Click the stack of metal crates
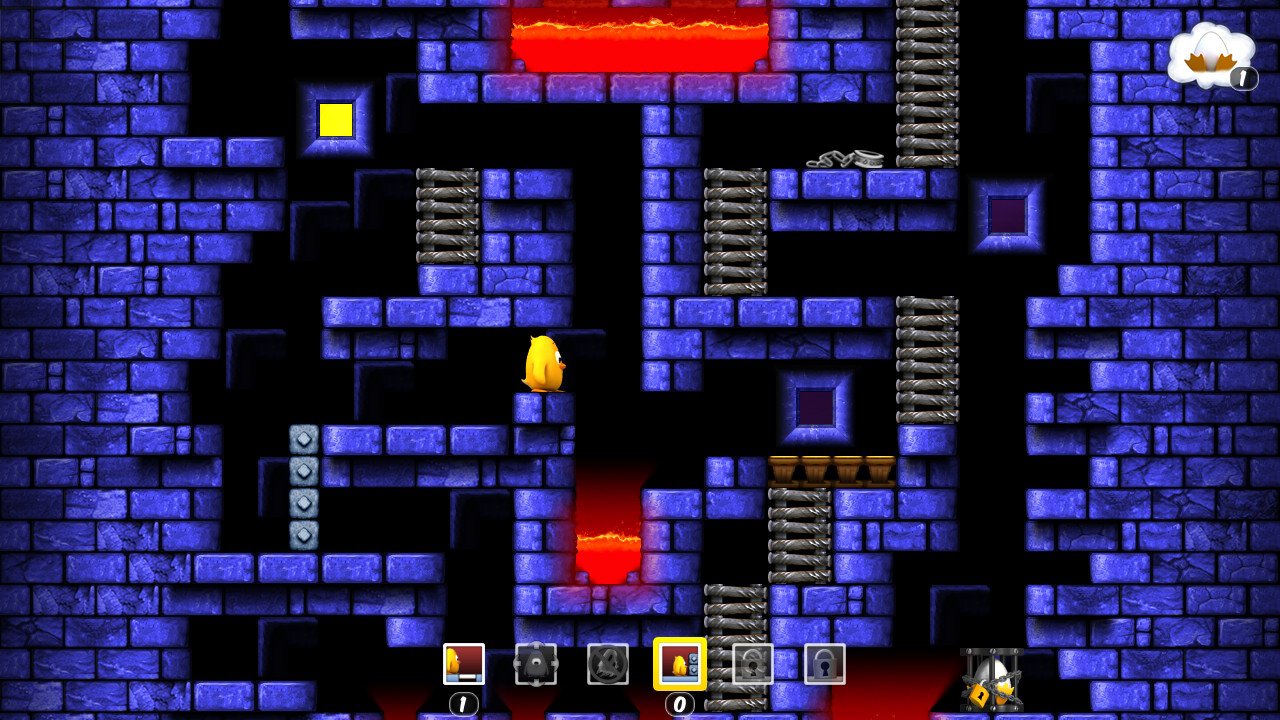Viewport: 1280px width, 720px height. [303, 486]
